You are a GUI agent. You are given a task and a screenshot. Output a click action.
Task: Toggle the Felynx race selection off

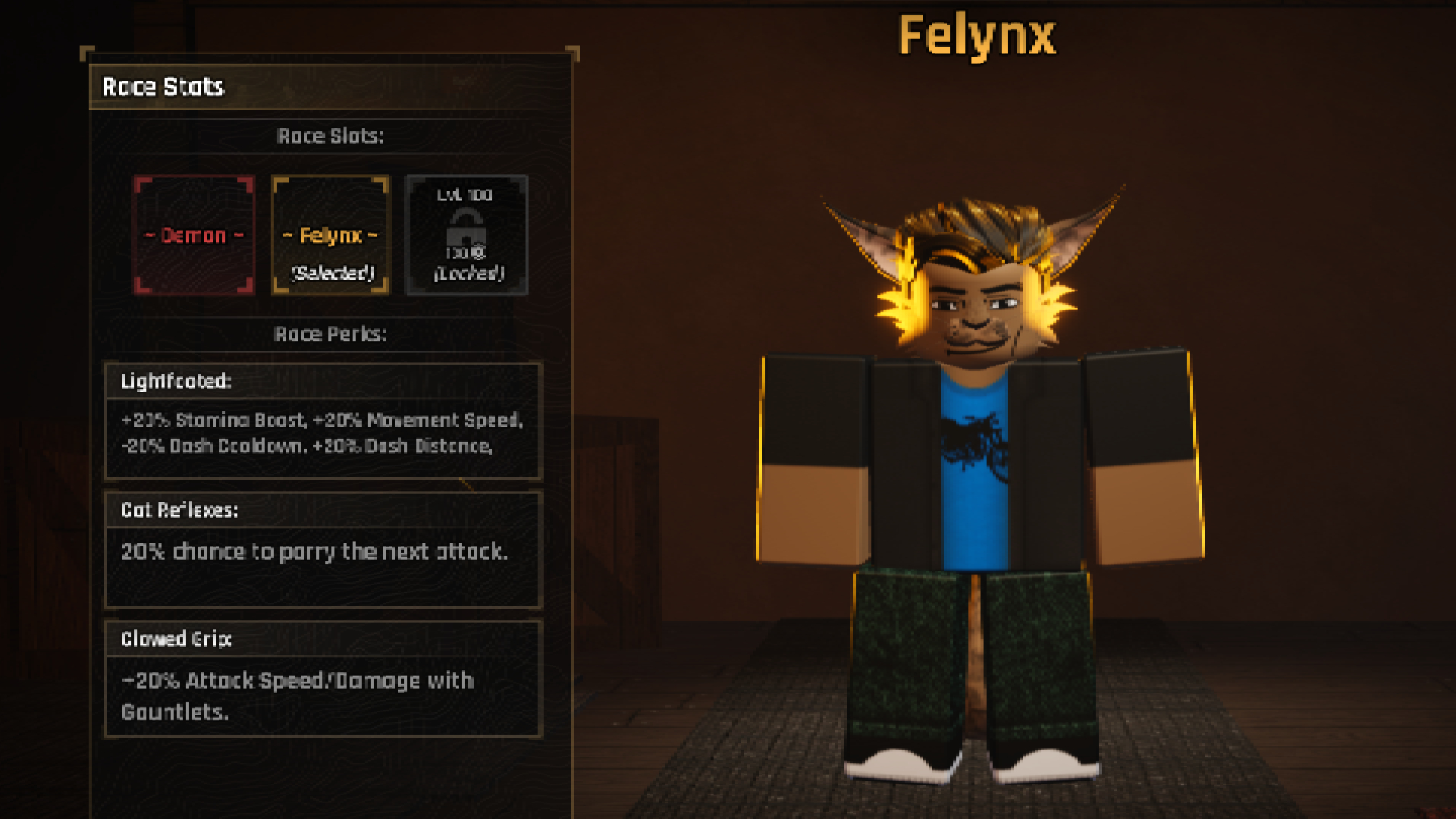[x=329, y=236]
